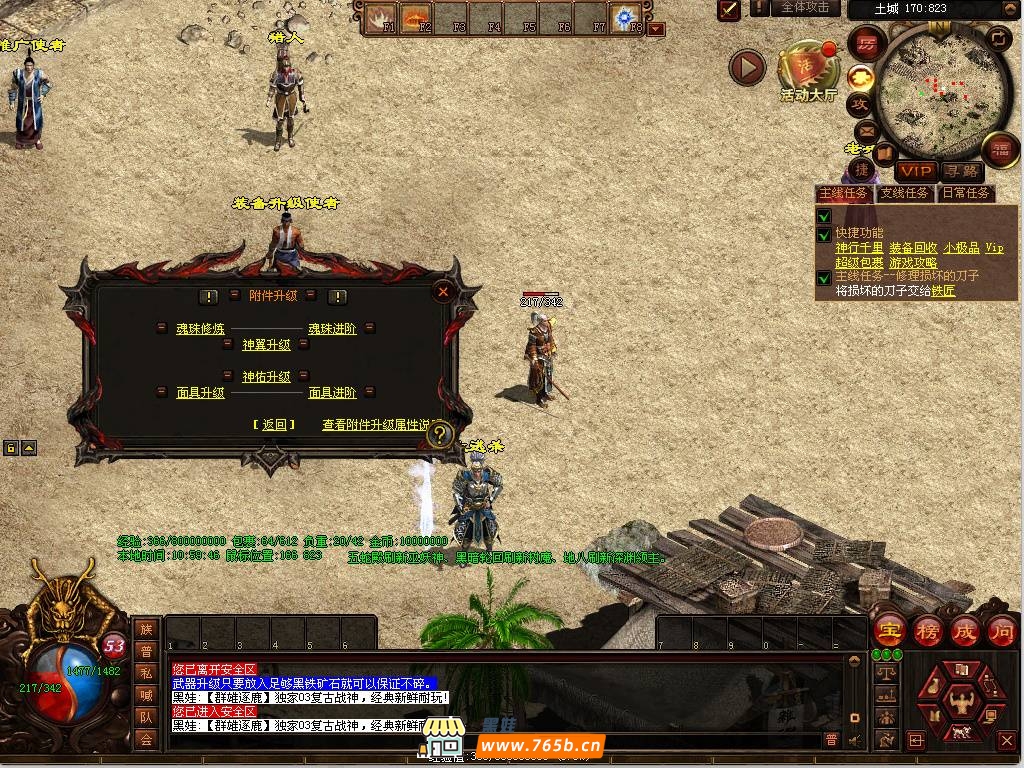
Task: Choose the 魂珠修炼 option
Action: tap(201, 329)
